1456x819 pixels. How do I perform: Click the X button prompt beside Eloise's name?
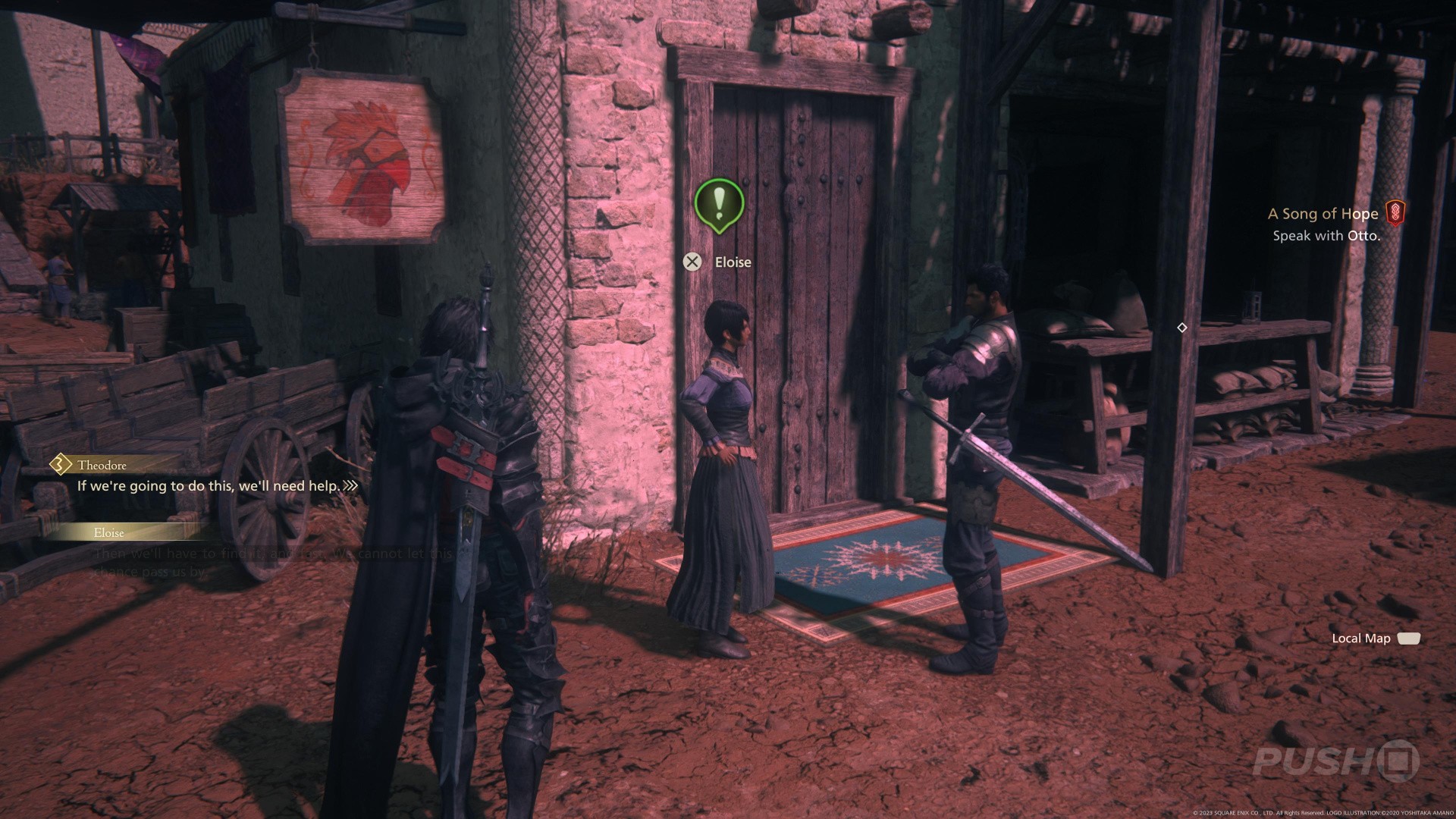click(692, 262)
